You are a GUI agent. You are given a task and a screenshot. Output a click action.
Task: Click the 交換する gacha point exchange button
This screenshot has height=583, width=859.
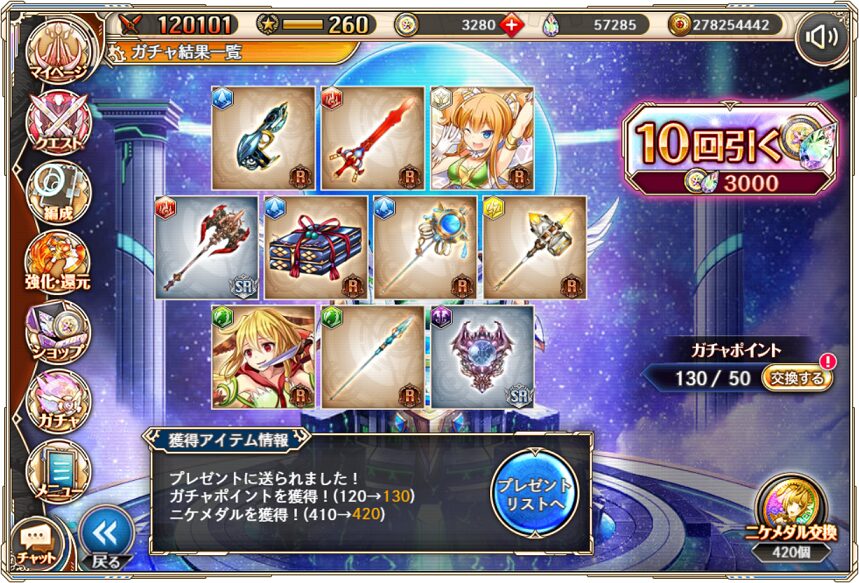coord(796,379)
